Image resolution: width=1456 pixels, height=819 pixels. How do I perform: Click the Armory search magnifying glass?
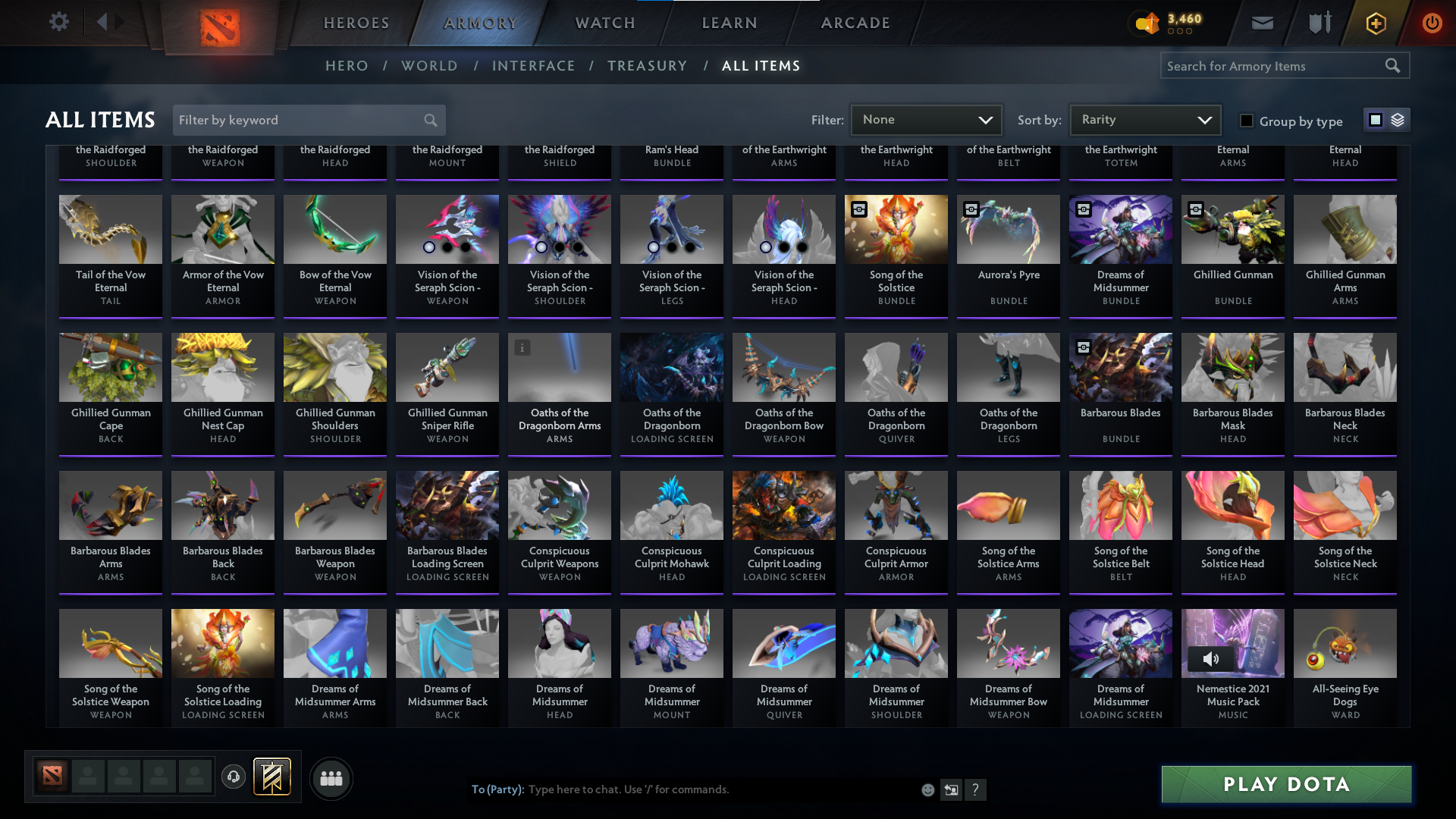[x=1394, y=65]
